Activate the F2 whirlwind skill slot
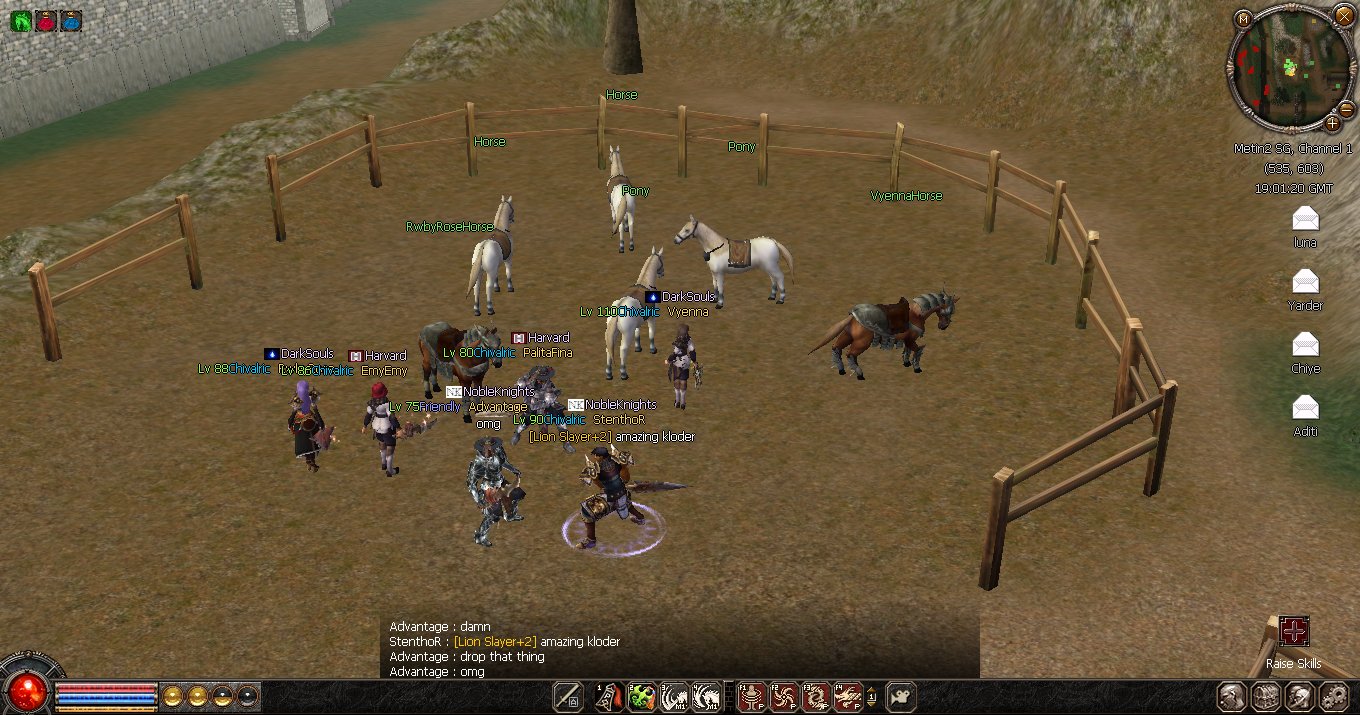Image resolution: width=1360 pixels, height=715 pixels. 783,696
